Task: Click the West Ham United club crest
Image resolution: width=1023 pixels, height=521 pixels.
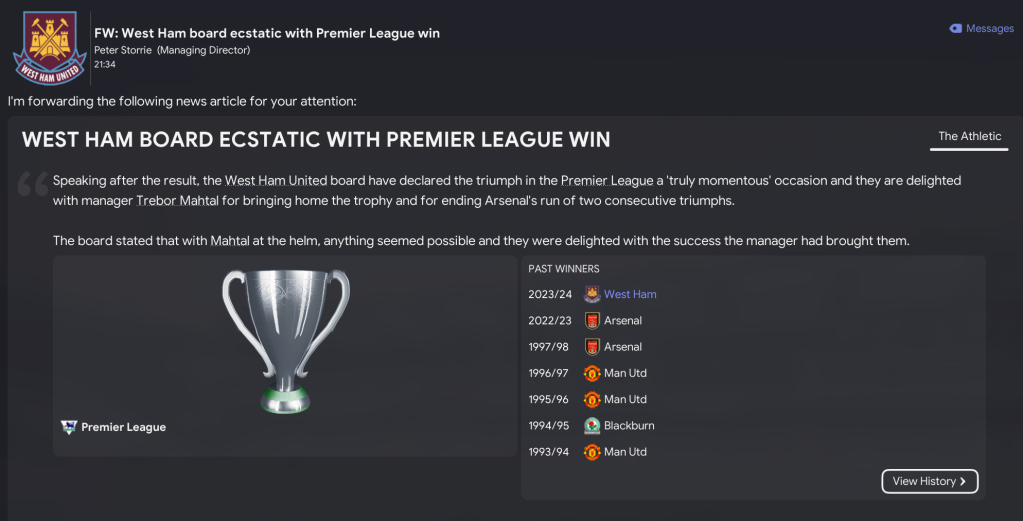Action: click(49, 47)
